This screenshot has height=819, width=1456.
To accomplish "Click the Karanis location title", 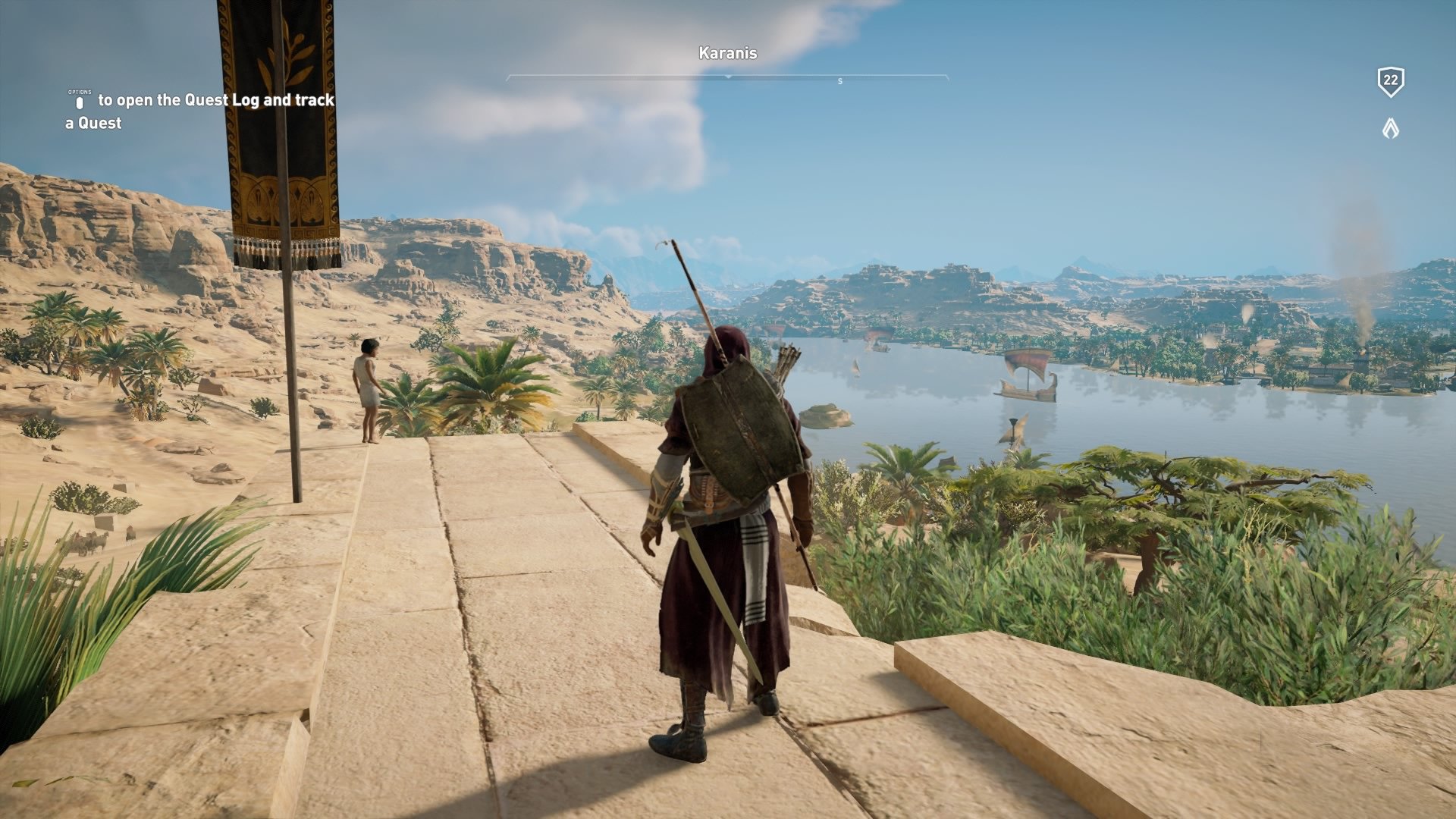I will (727, 53).
